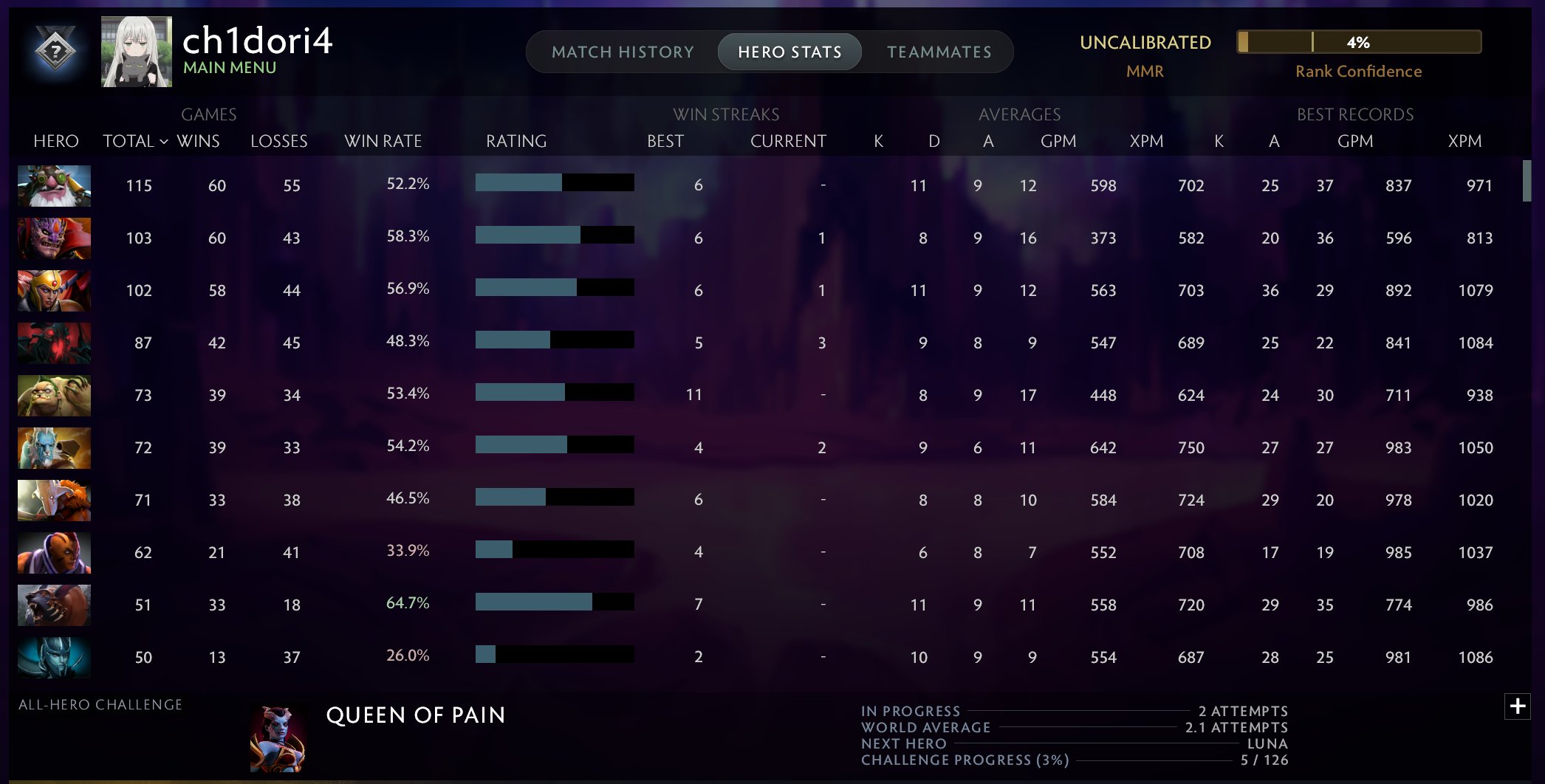This screenshot has width=1545, height=784.
Task: Select the Phantom Assassin hero icon
Action: click(x=54, y=657)
